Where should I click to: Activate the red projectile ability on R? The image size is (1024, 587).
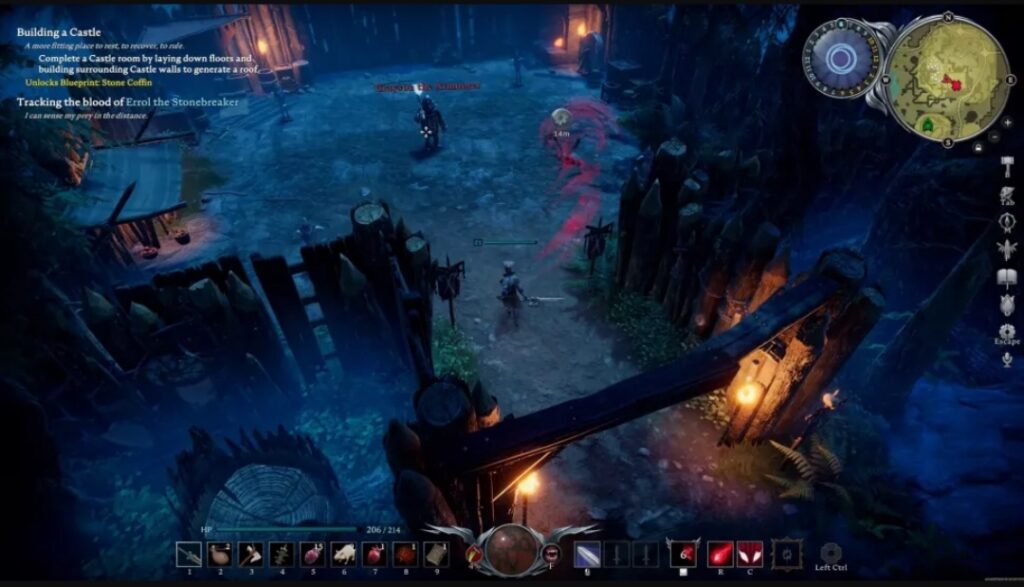pos(719,553)
